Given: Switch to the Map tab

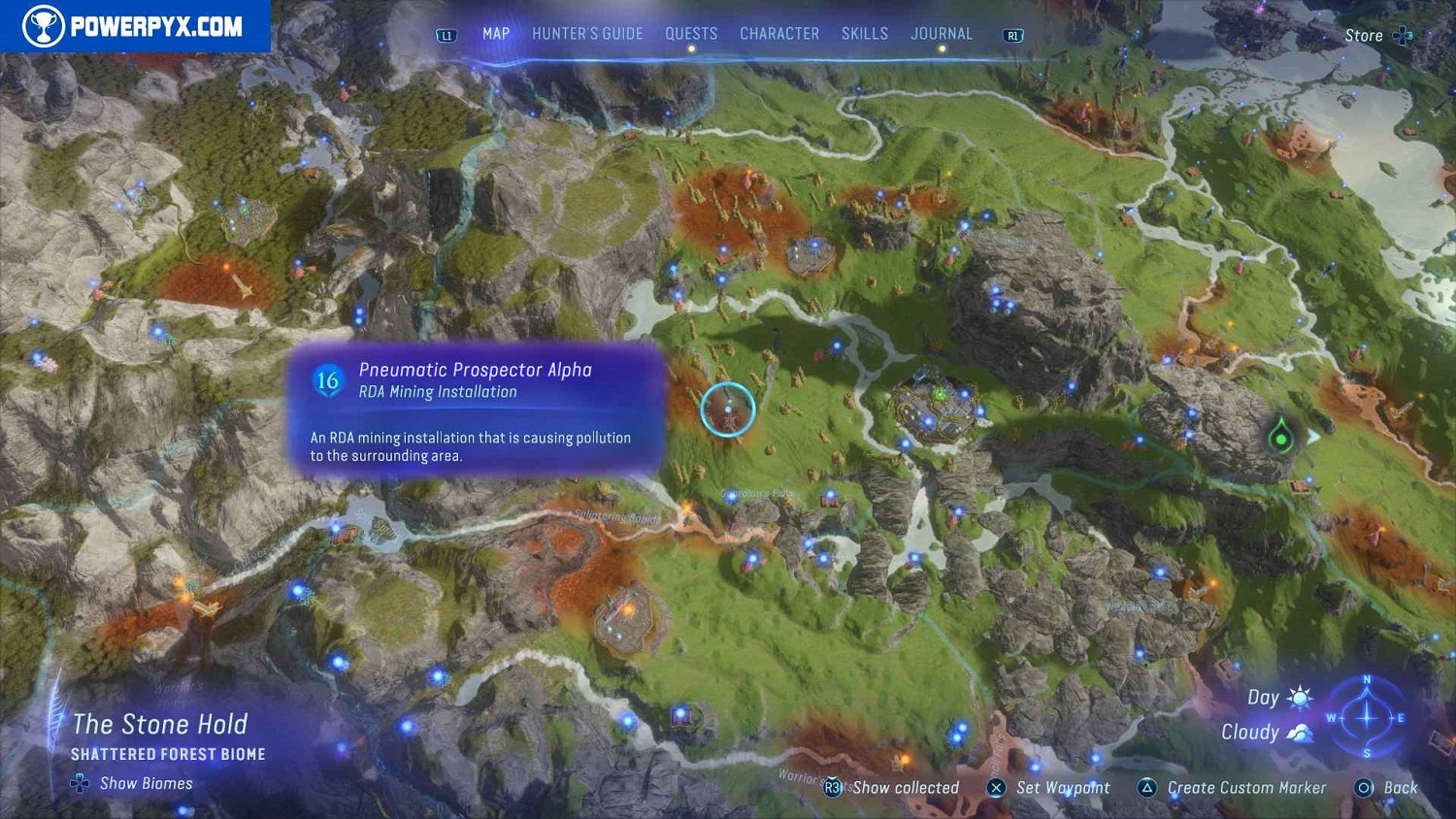Looking at the screenshot, I should pos(496,34).
